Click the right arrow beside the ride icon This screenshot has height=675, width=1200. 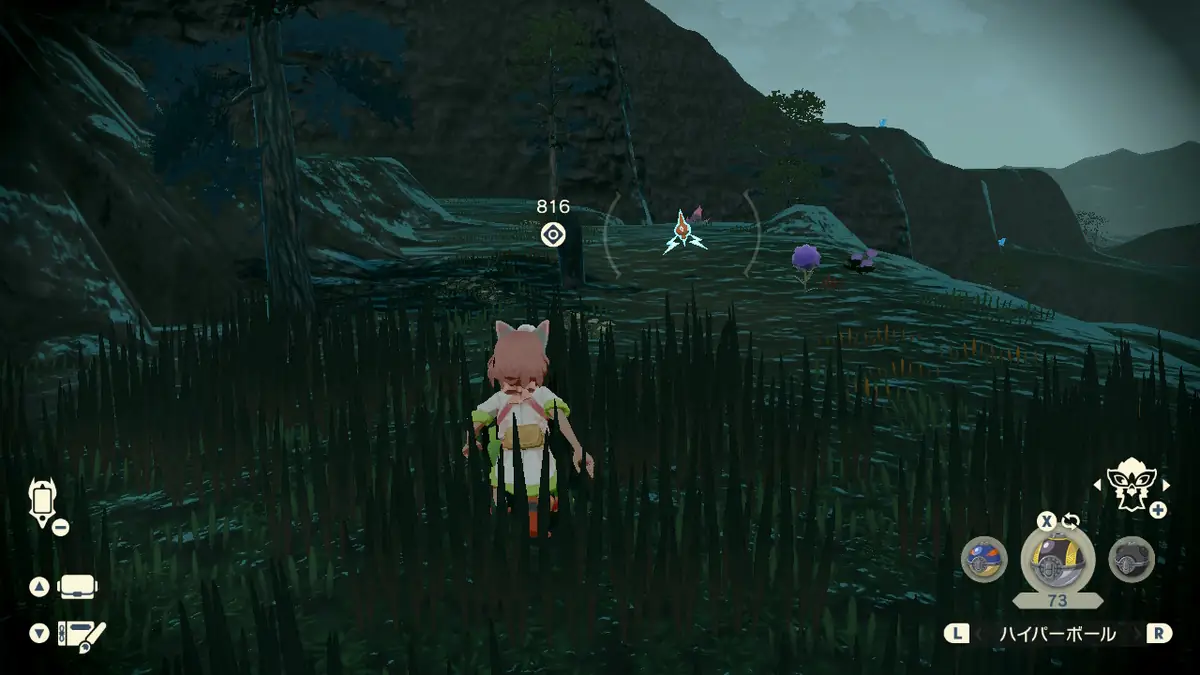1162,485
